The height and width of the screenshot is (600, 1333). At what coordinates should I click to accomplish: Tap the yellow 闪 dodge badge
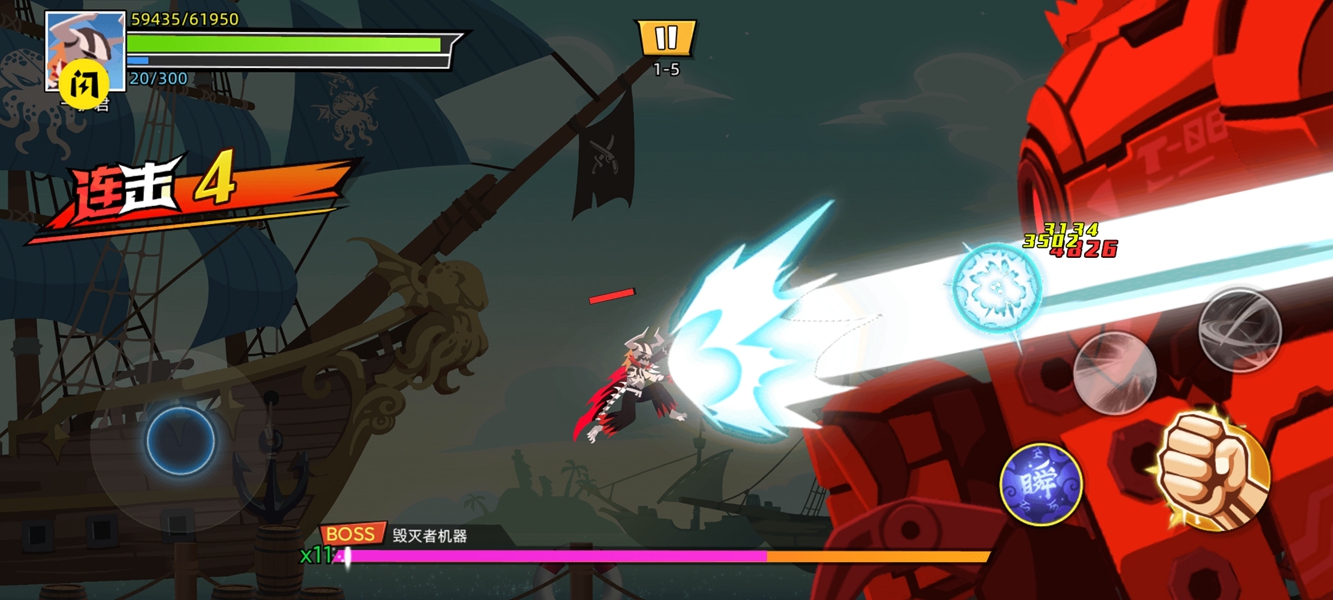(84, 83)
